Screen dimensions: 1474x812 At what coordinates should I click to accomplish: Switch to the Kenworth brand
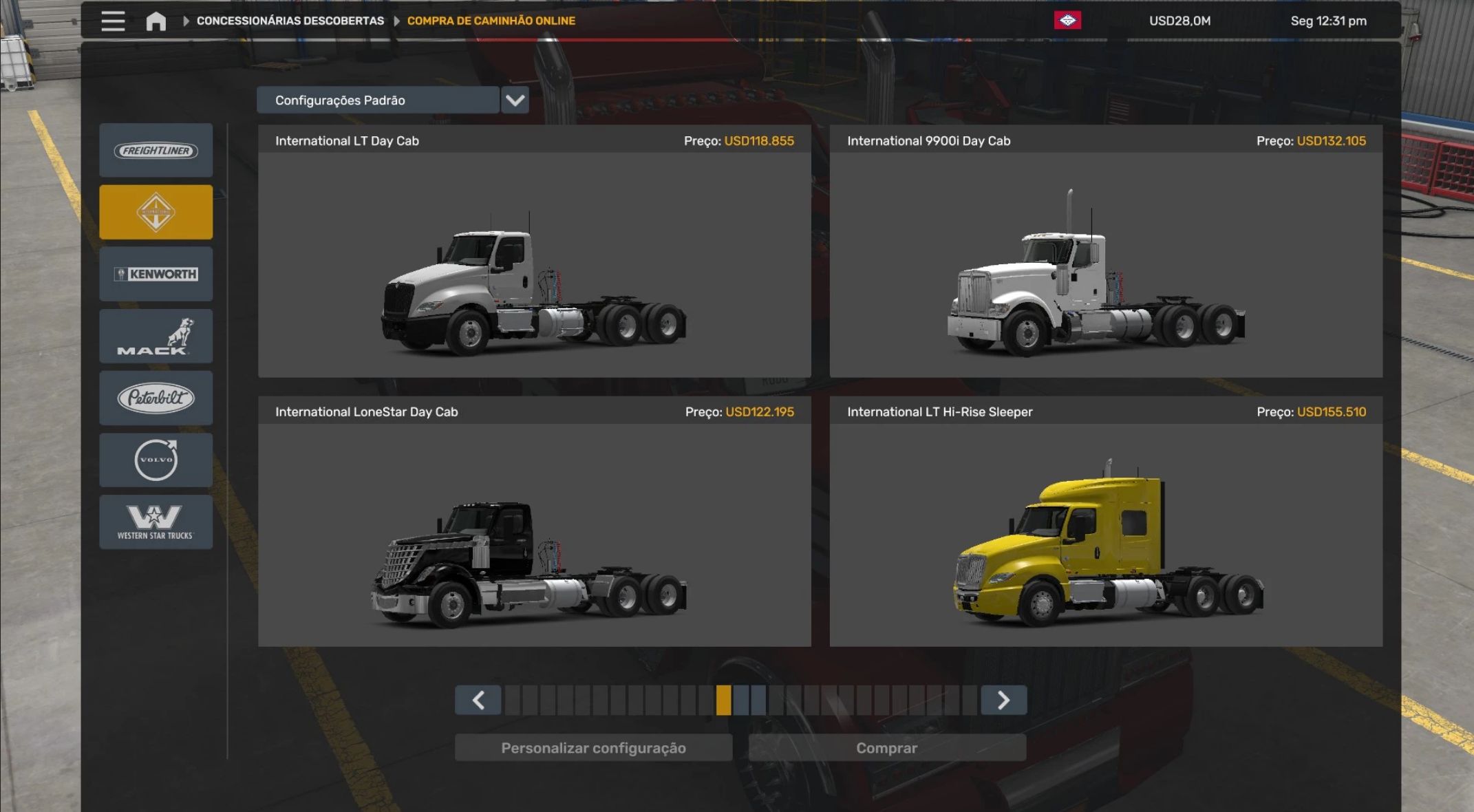pos(156,274)
